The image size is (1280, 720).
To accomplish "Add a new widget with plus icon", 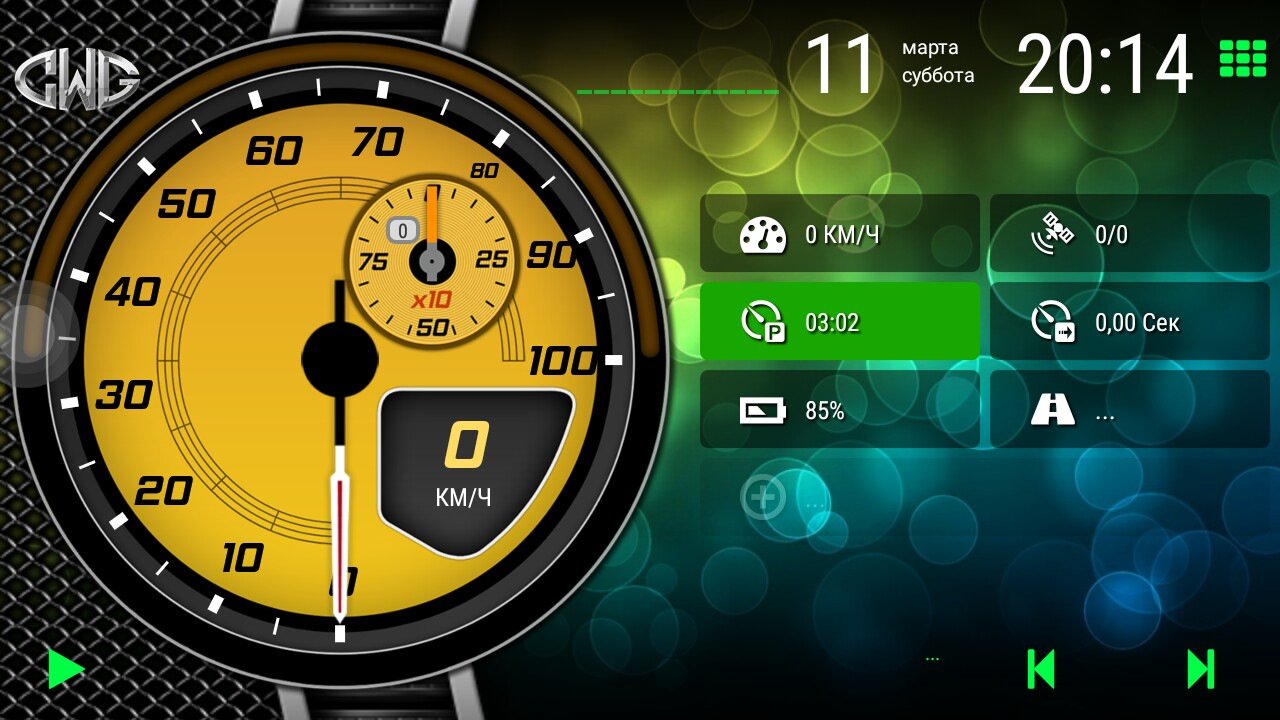I will point(763,496).
